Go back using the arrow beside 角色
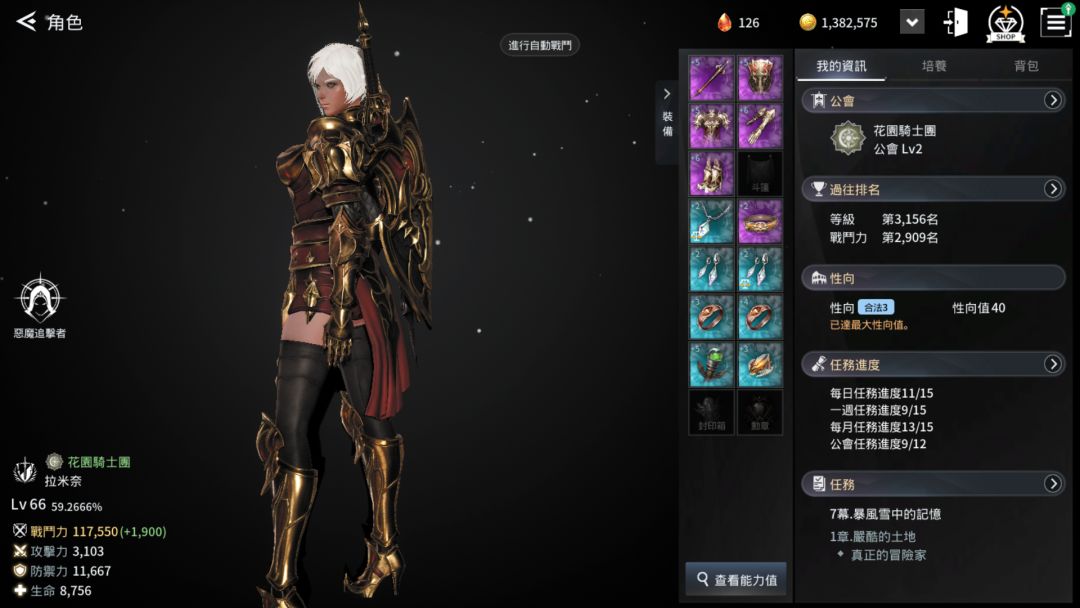The width and height of the screenshot is (1080, 608). pos(26,21)
